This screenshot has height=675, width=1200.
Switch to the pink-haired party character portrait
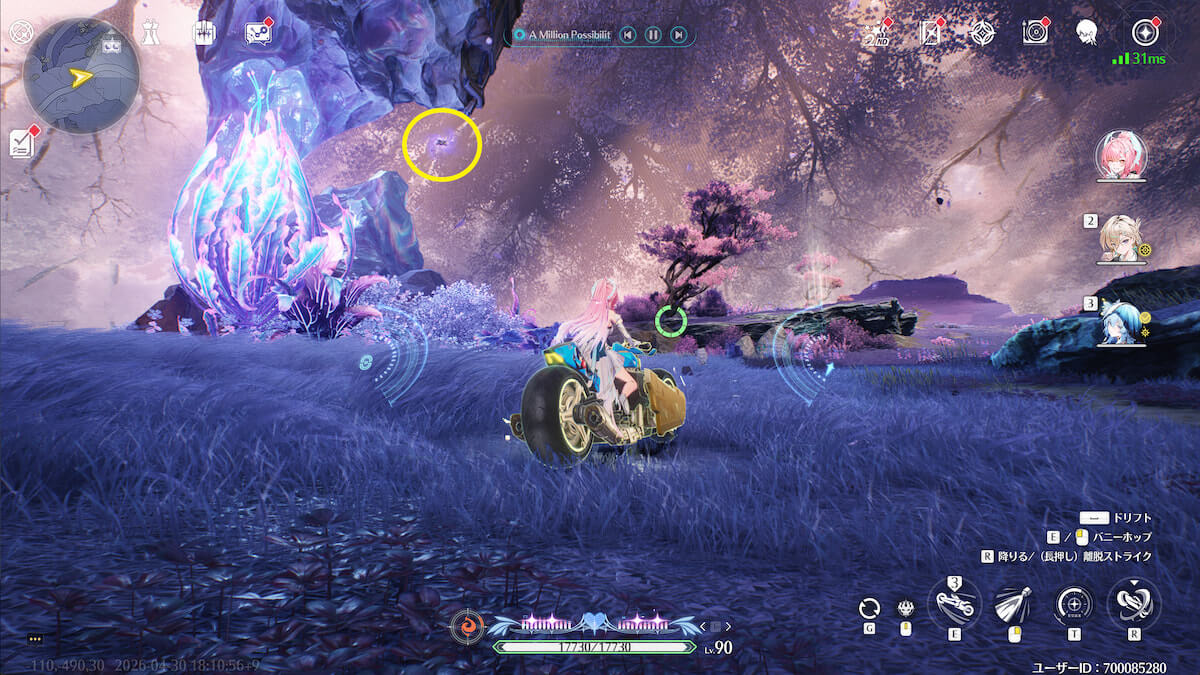point(1121,155)
